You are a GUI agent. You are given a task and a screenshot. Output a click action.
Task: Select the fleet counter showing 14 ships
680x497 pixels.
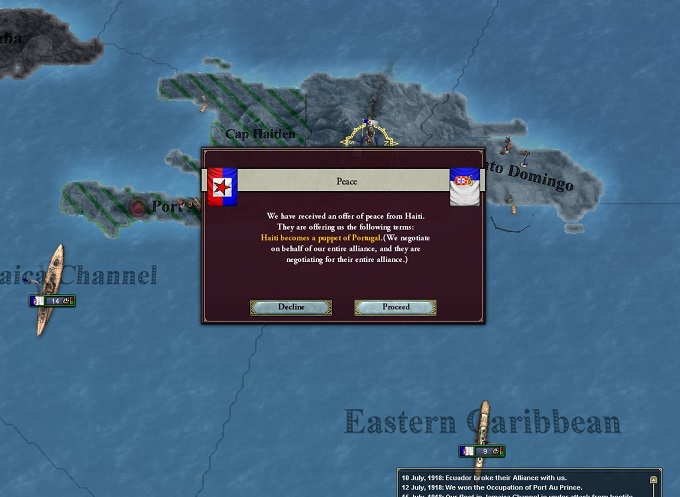52,301
